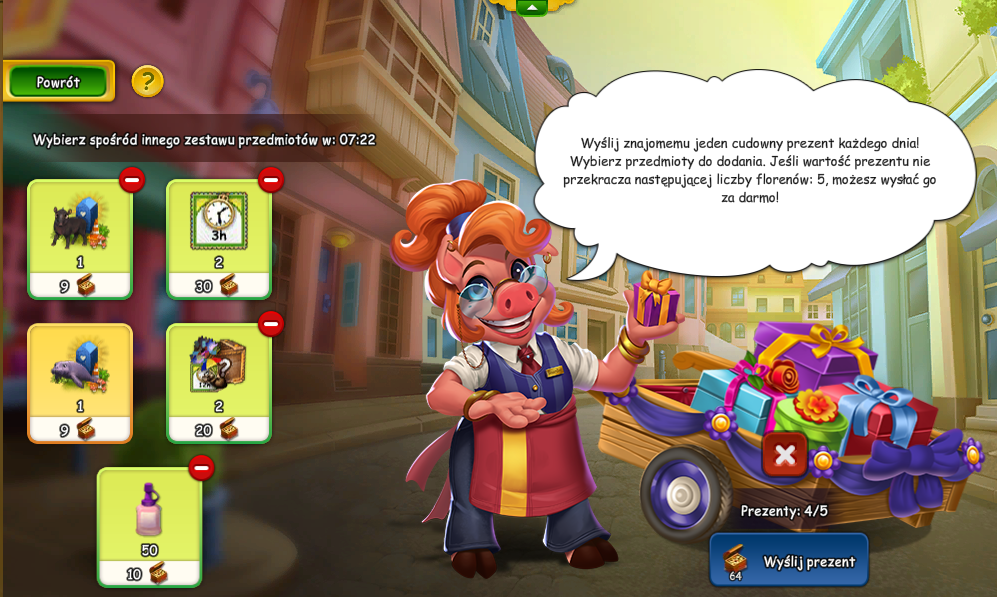
Task: Remove the mystery crate from the gift
Action: pyautogui.click(x=271, y=324)
